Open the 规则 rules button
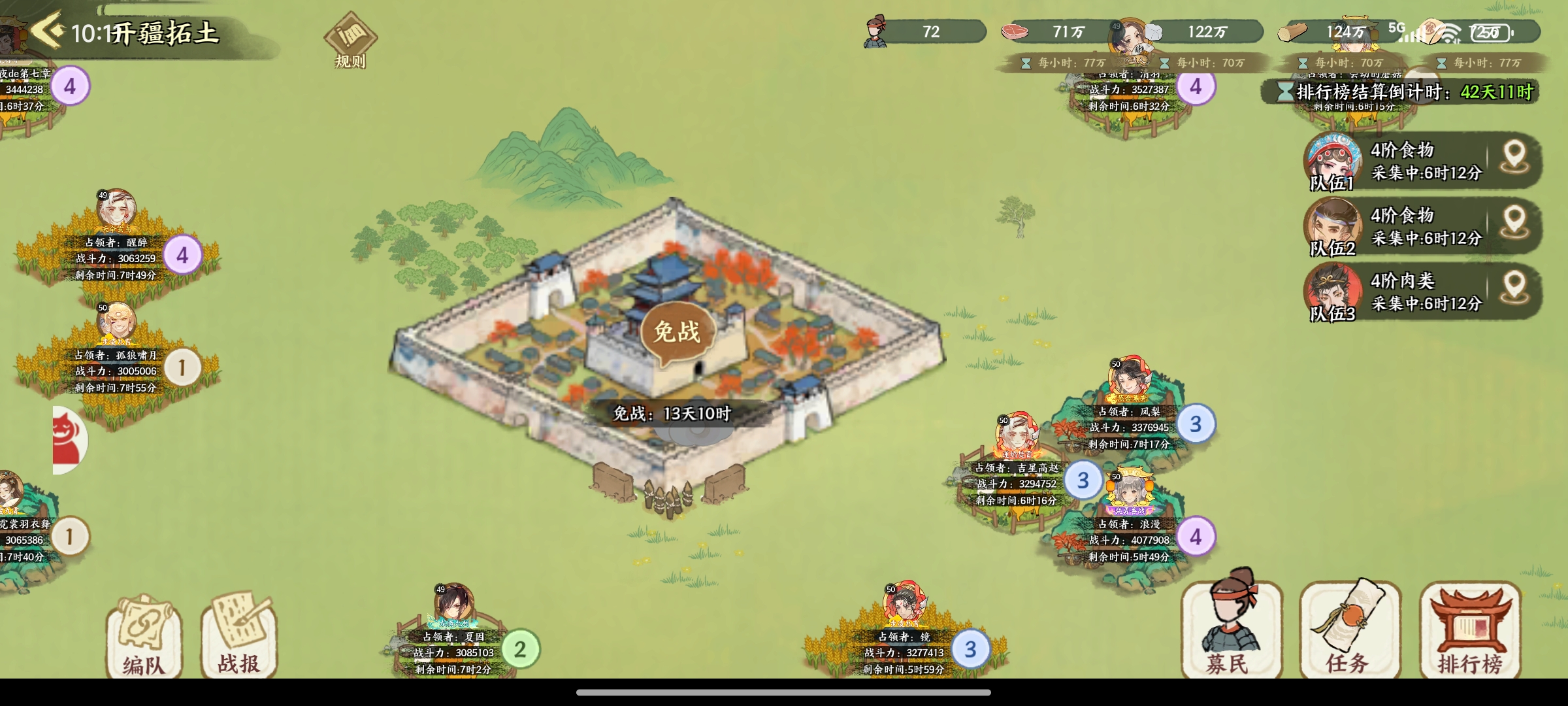 tap(350, 41)
